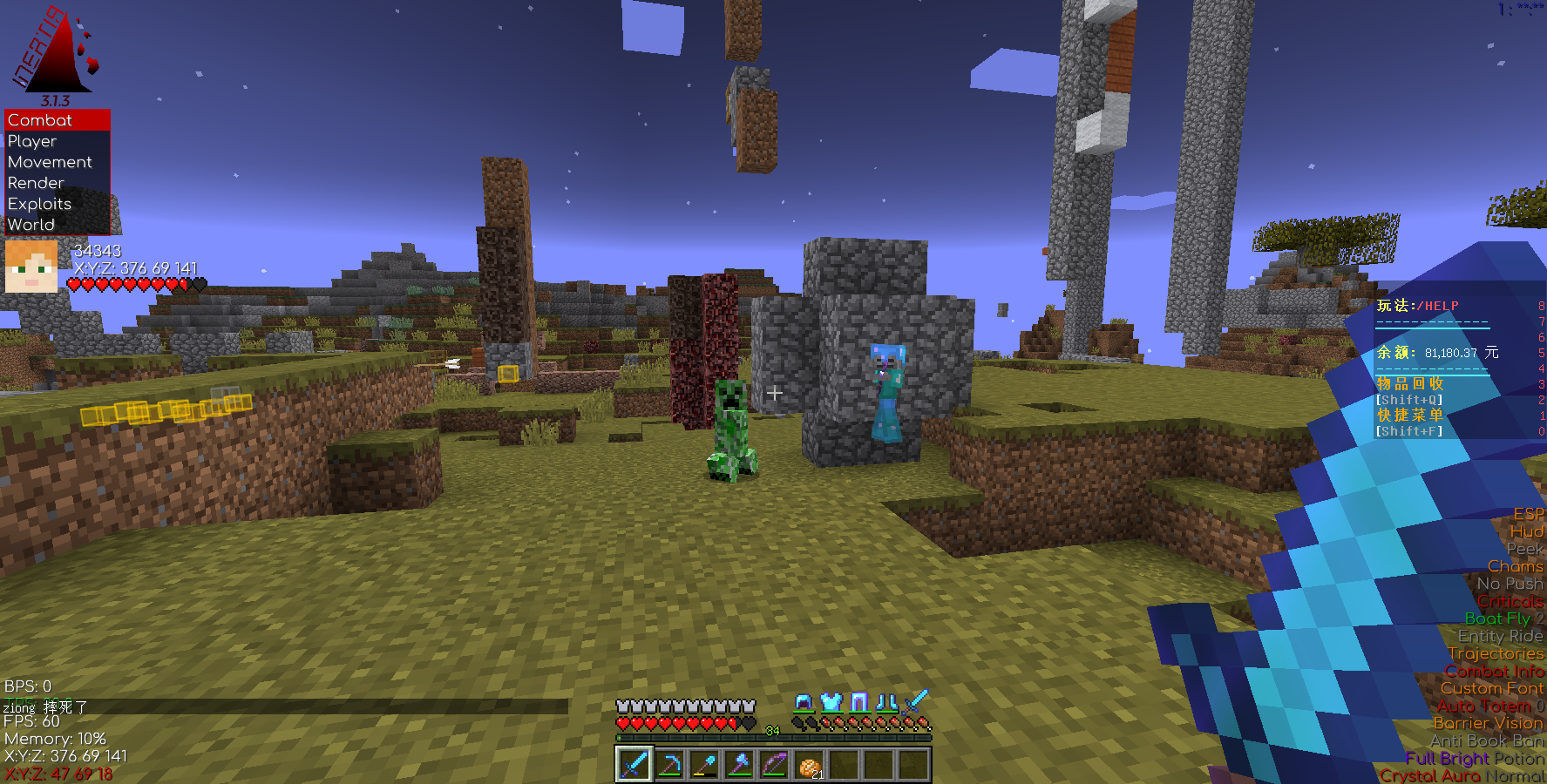Click the diamond chestplate armor icon
The width and height of the screenshot is (1547, 784).
coord(831,702)
